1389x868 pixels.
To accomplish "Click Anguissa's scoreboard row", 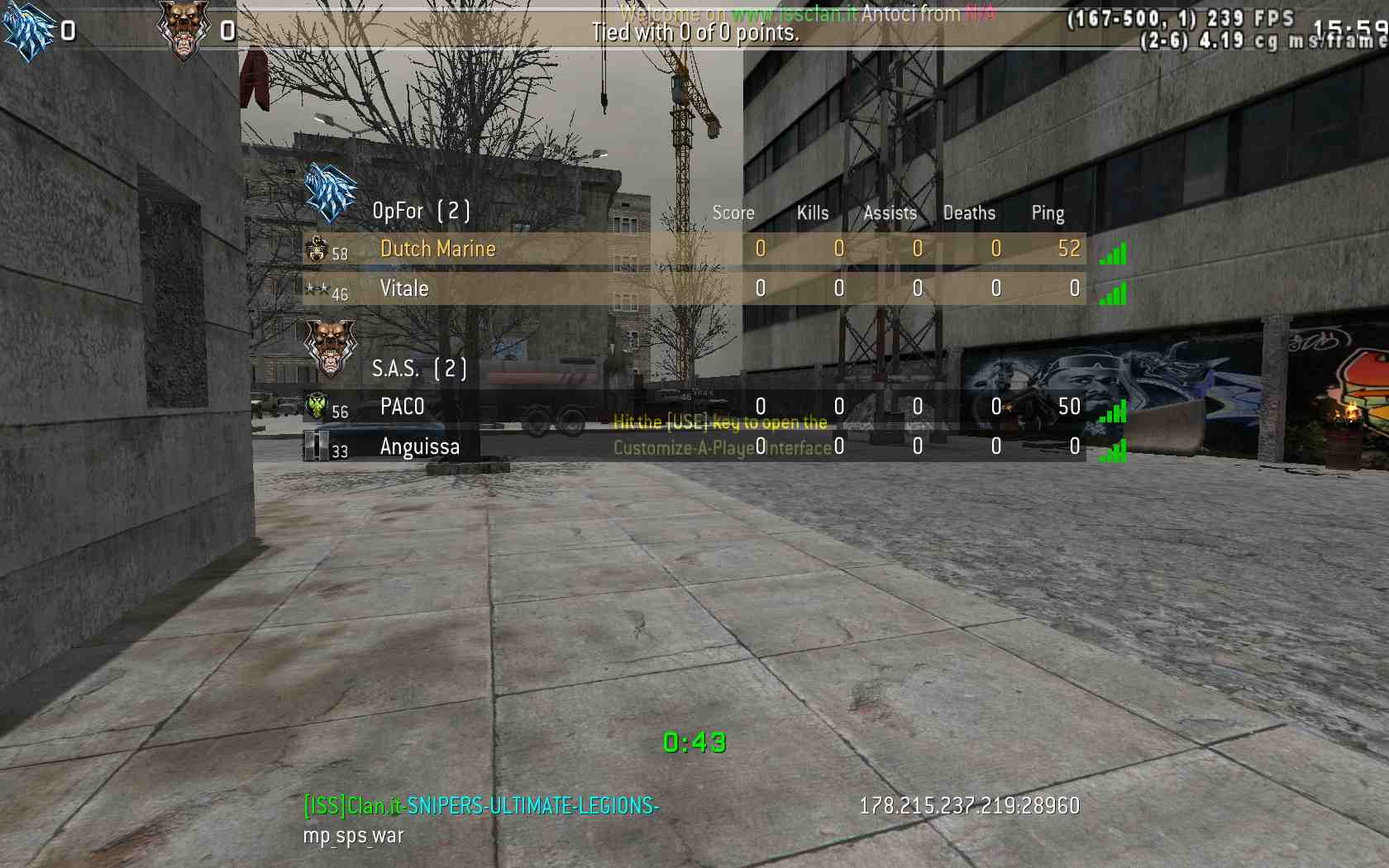I will (x=419, y=447).
